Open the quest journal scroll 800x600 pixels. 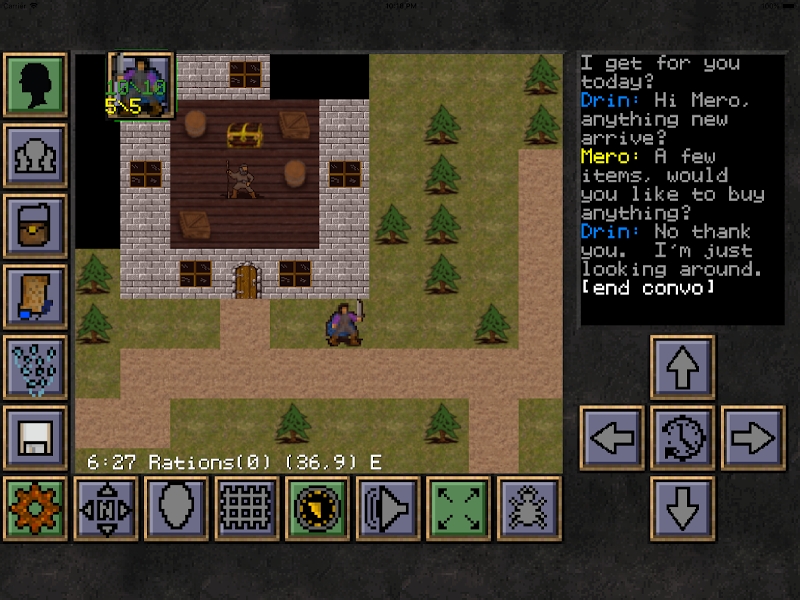[36, 297]
